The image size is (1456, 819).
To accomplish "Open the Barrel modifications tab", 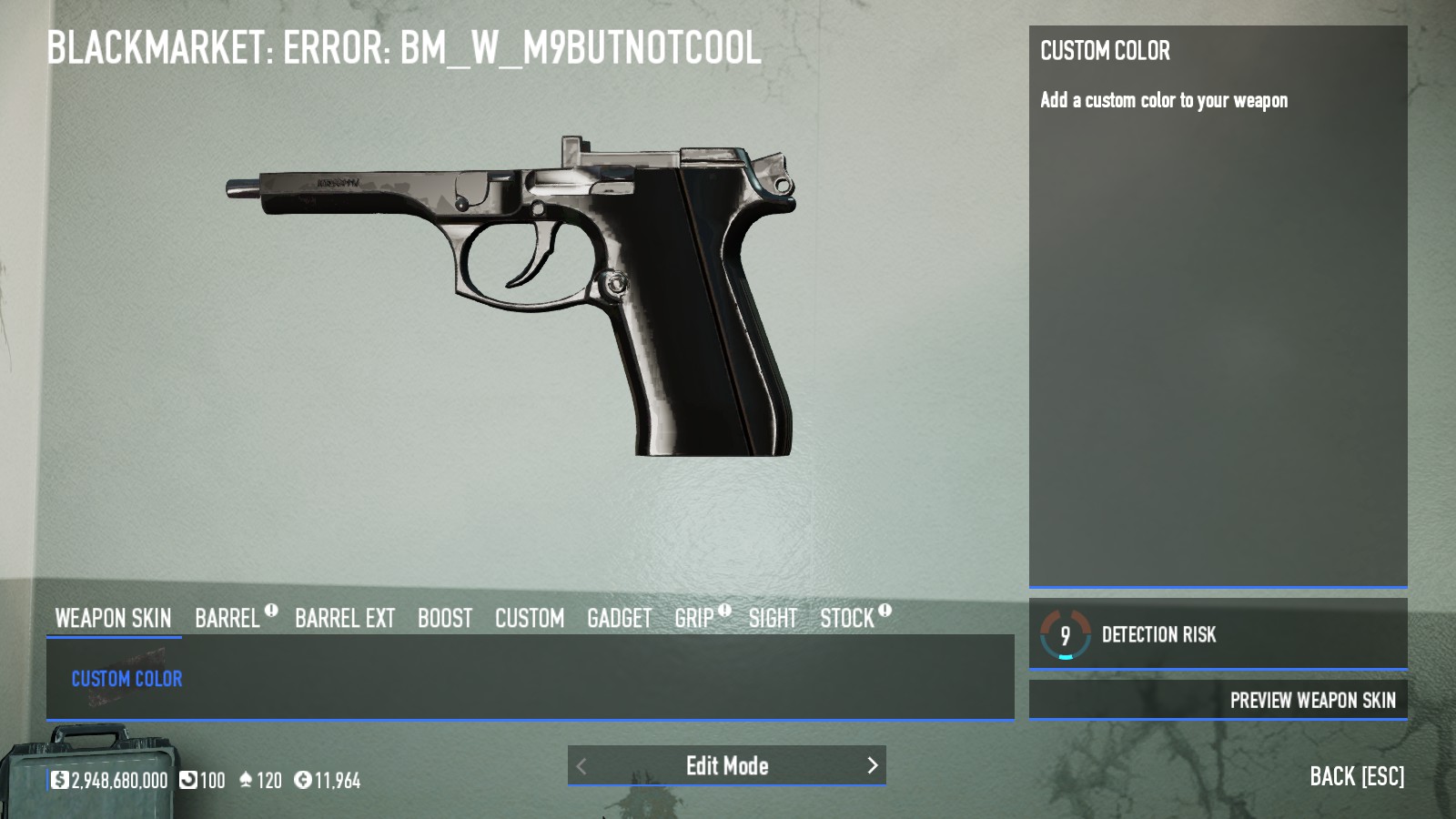I will (227, 619).
